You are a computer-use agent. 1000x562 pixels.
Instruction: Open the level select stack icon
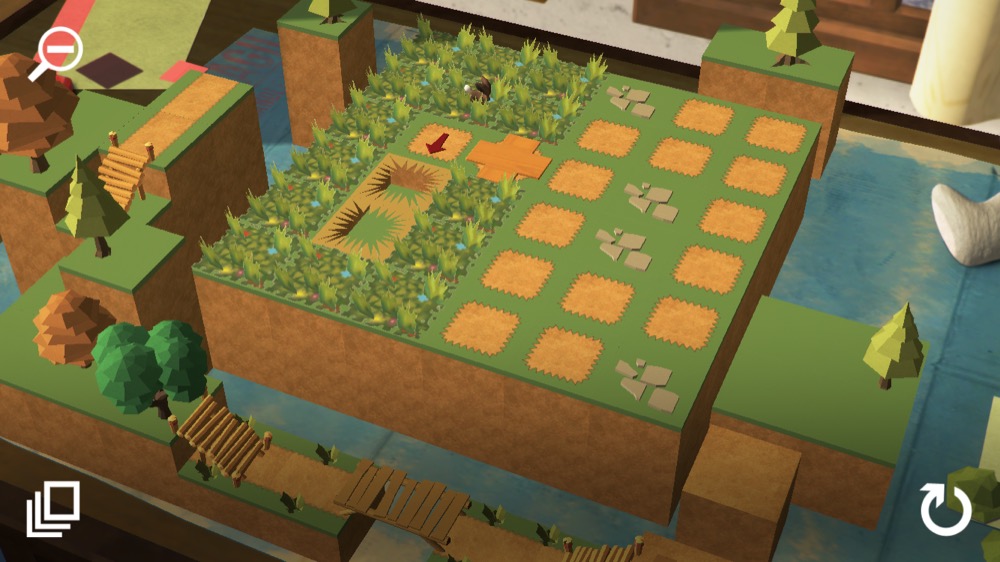point(52,510)
